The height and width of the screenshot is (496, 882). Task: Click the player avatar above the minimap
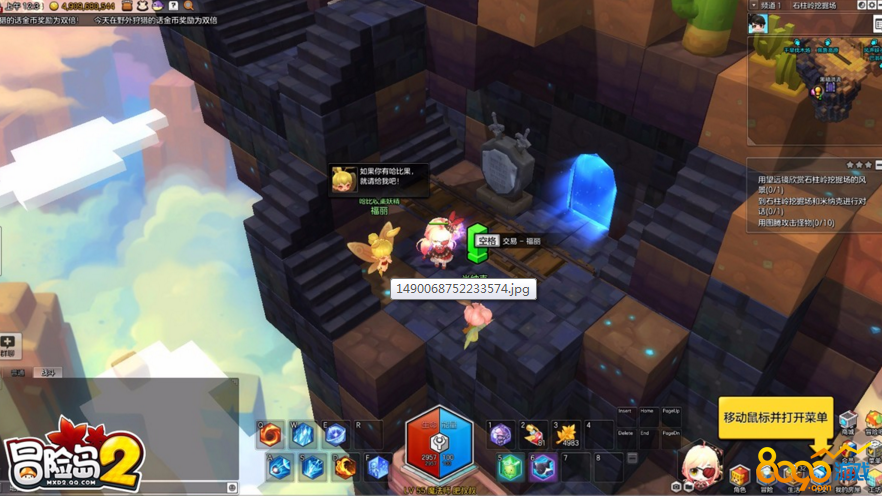pyautogui.click(x=758, y=25)
